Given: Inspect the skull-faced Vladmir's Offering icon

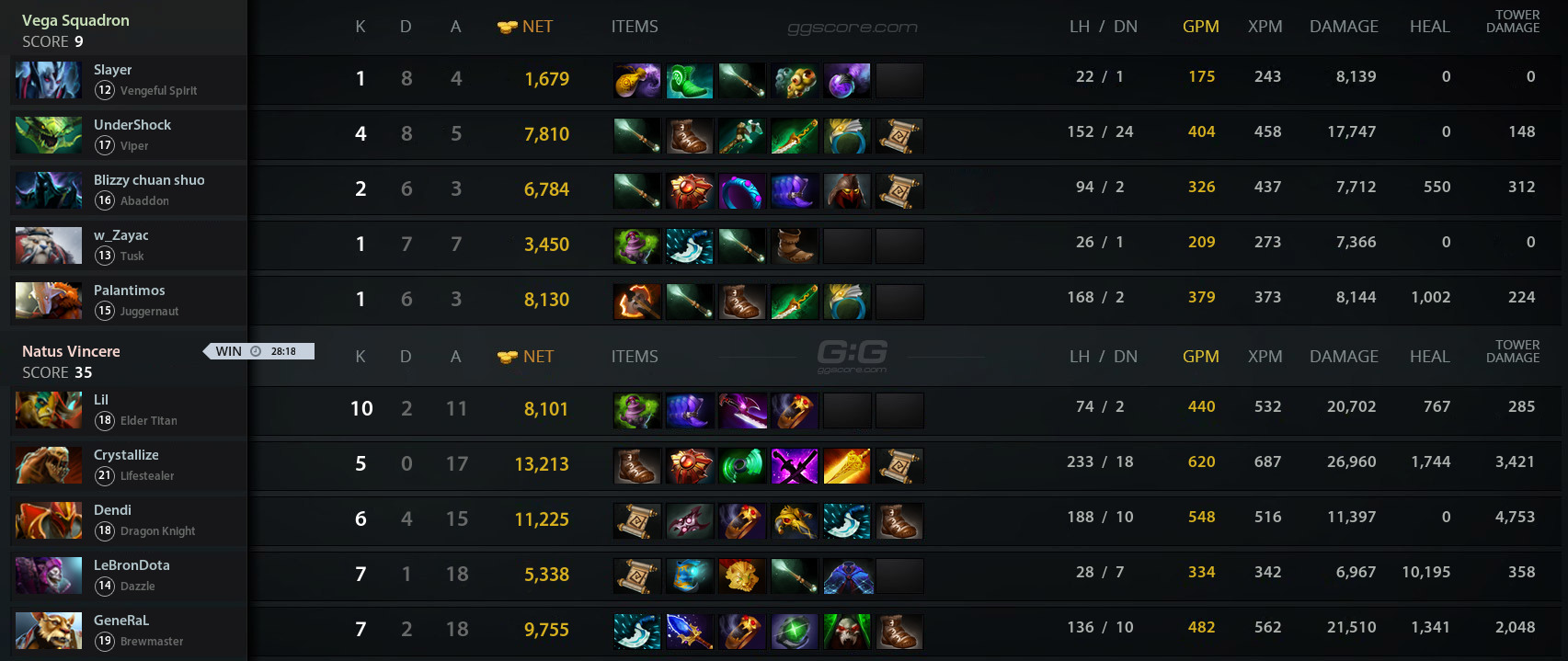Looking at the screenshot, I should click(847, 632).
